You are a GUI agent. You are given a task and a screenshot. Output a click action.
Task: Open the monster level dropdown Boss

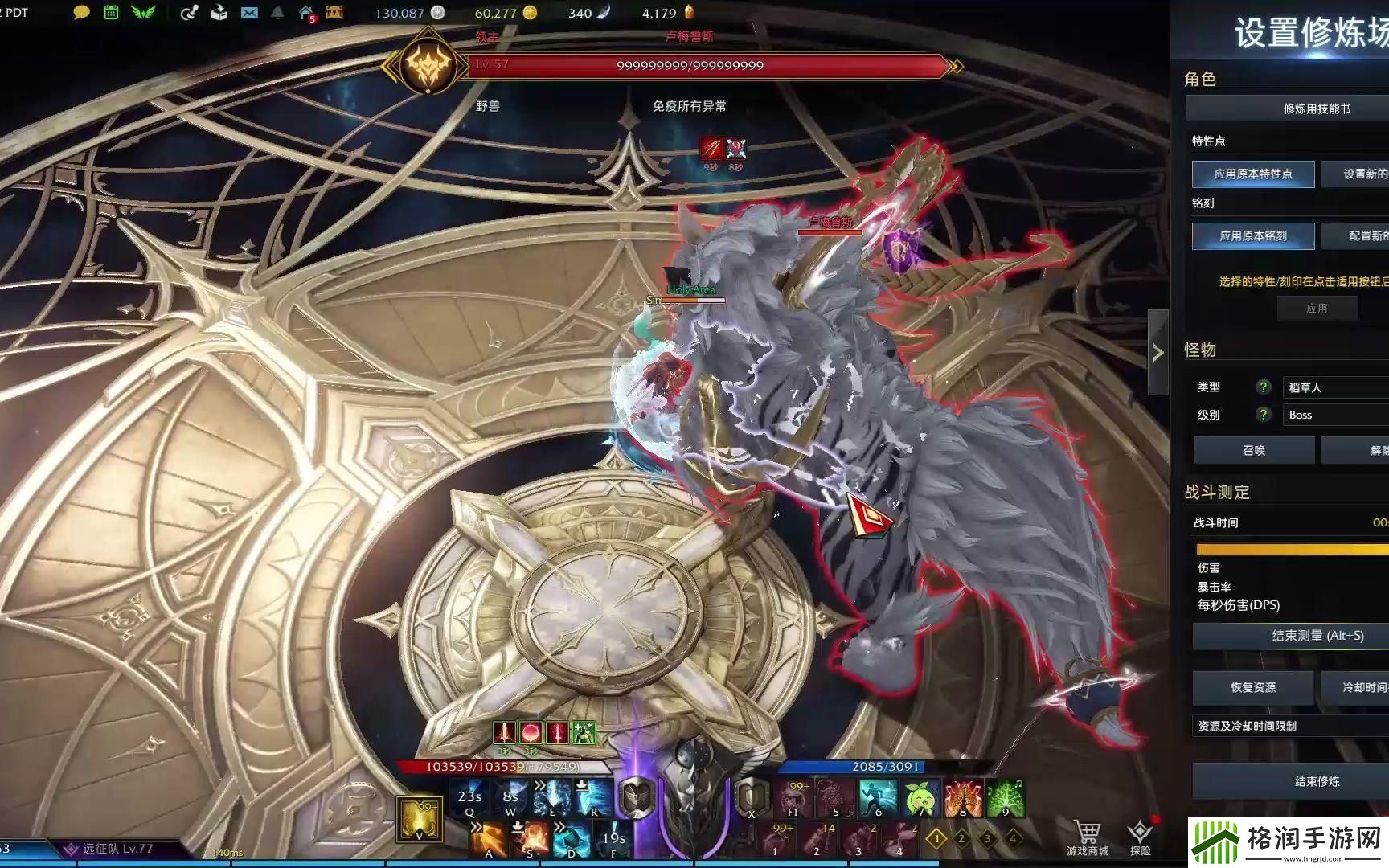(x=1334, y=415)
